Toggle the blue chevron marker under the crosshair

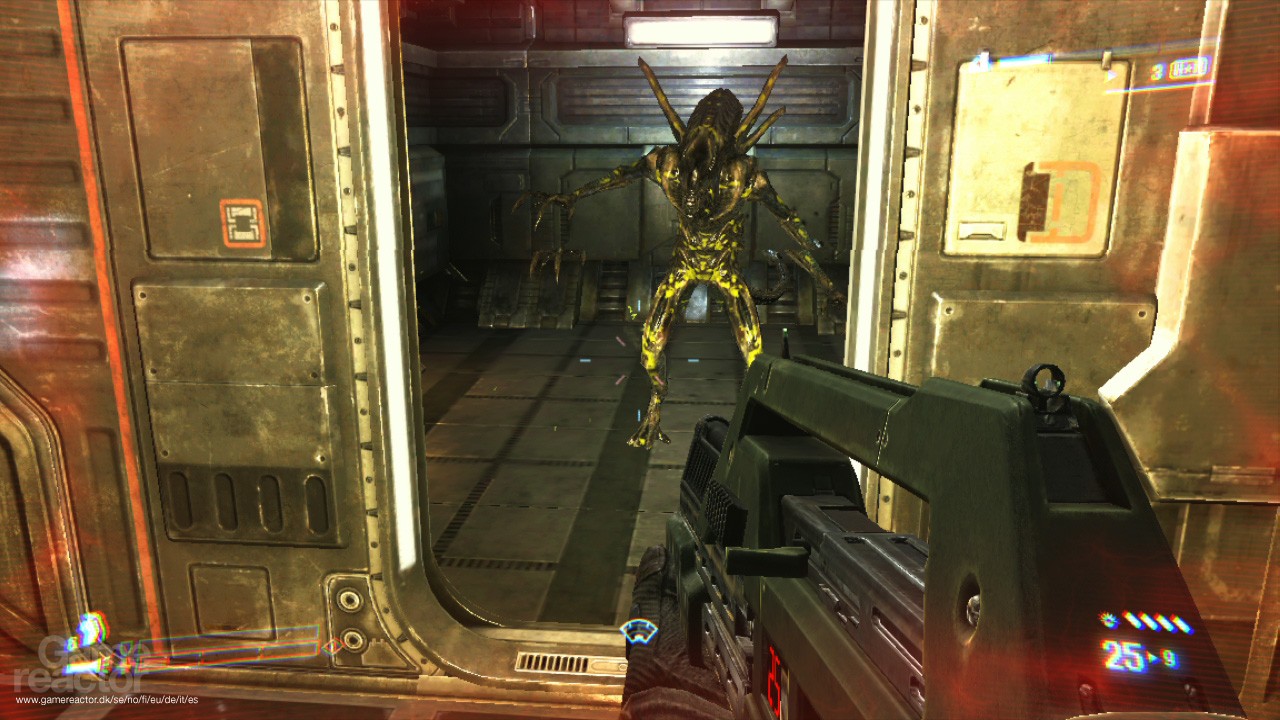point(637,631)
